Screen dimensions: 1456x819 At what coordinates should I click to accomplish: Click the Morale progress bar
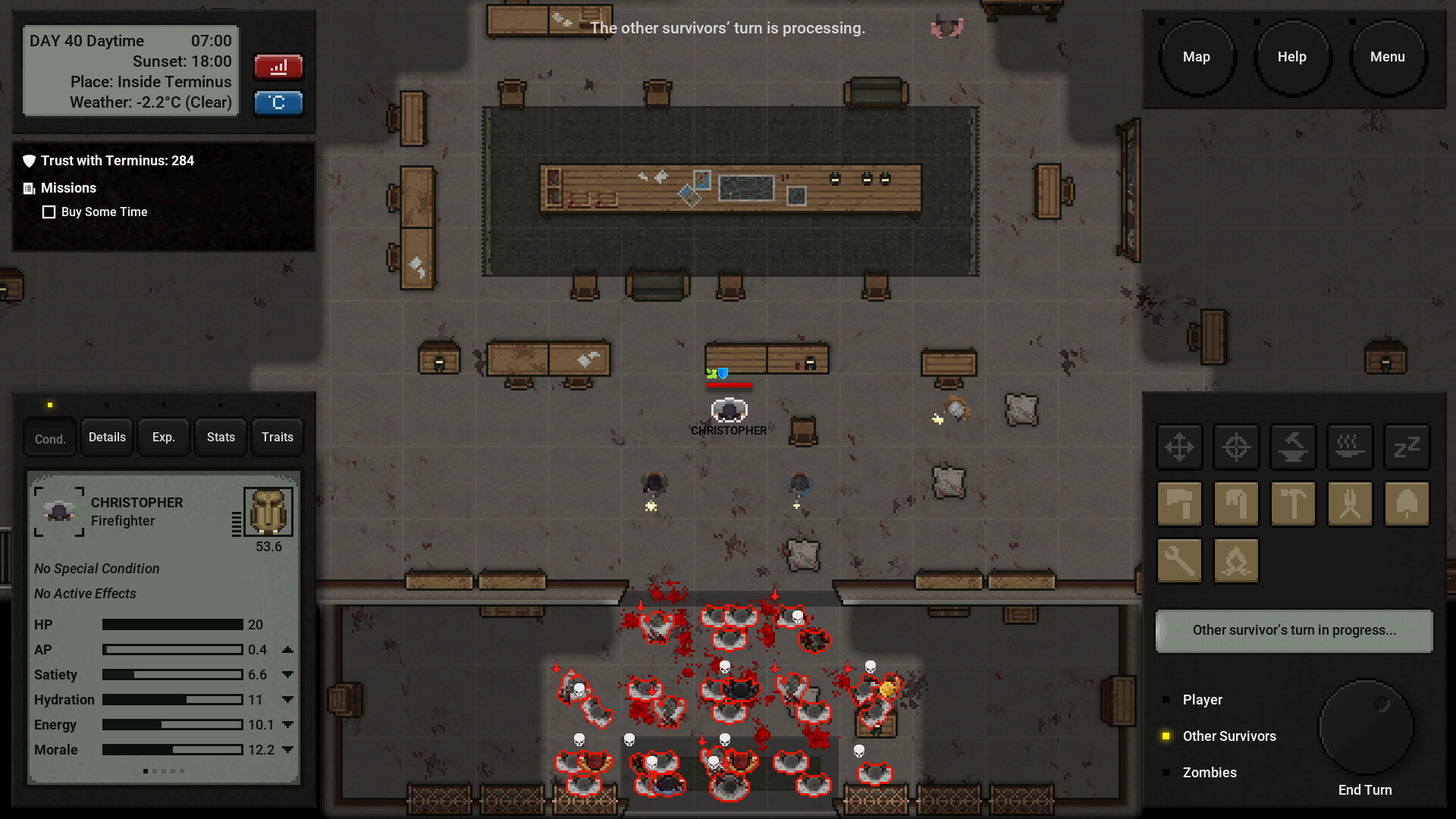pyautogui.click(x=171, y=750)
